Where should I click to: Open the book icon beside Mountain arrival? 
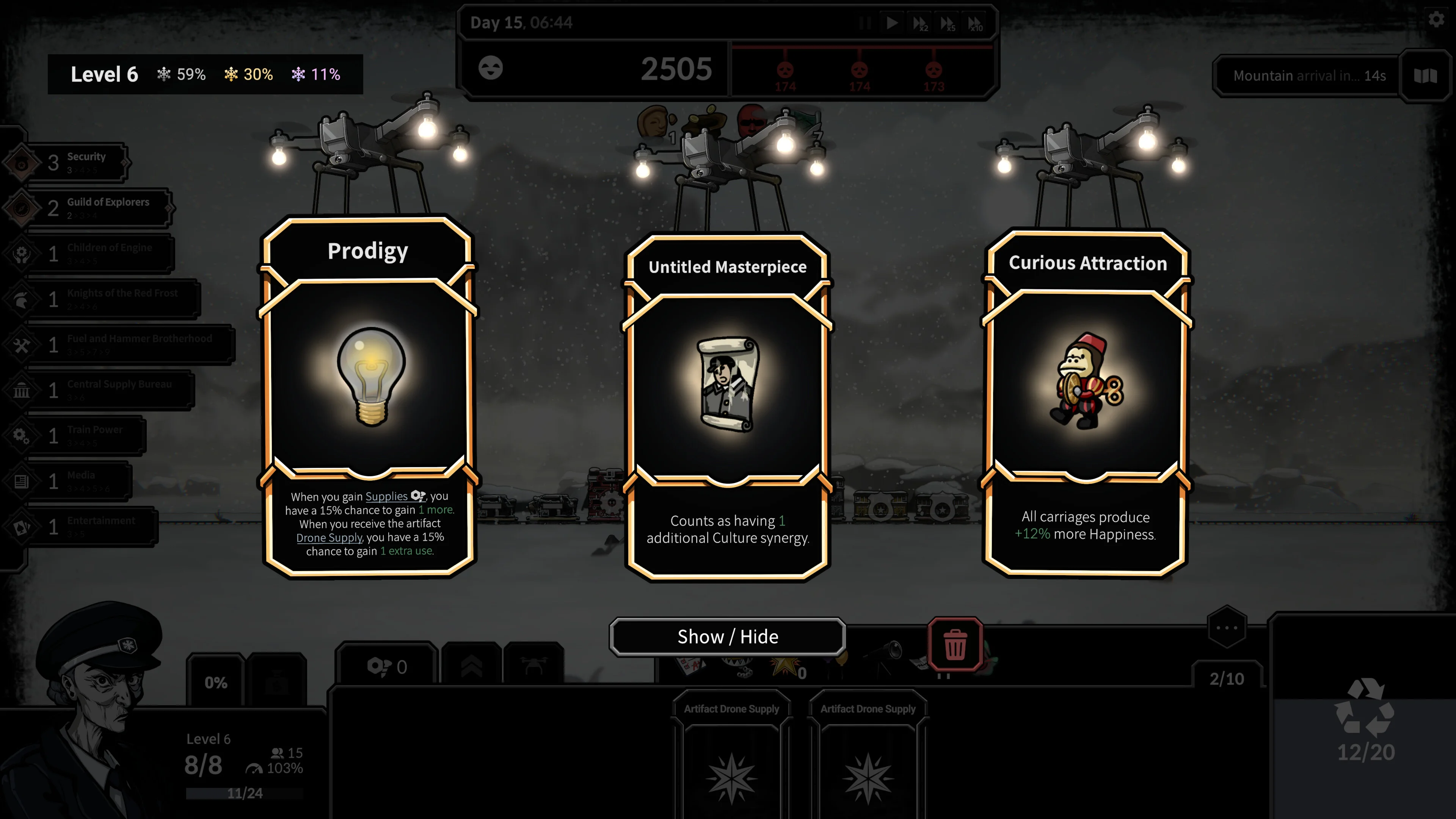coord(1425,76)
